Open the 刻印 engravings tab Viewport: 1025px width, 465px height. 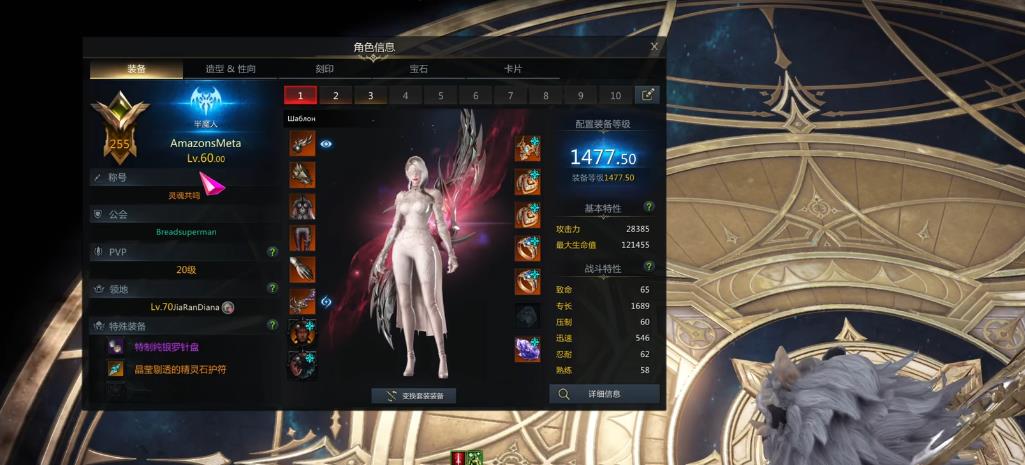coord(325,69)
